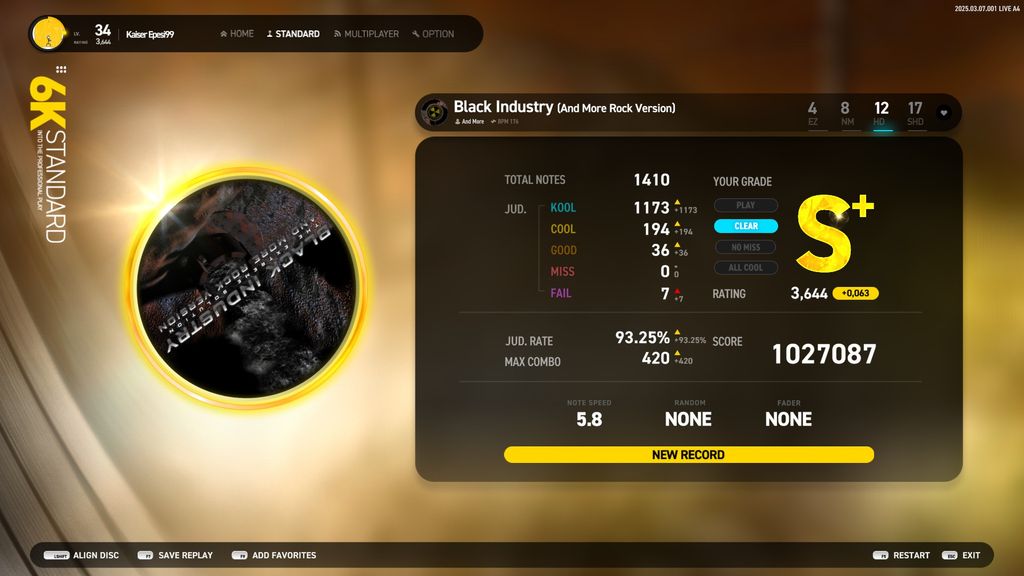This screenshot has width=1024, height=576.
Task: Open the HOME menu
Action: click(237, 34)
